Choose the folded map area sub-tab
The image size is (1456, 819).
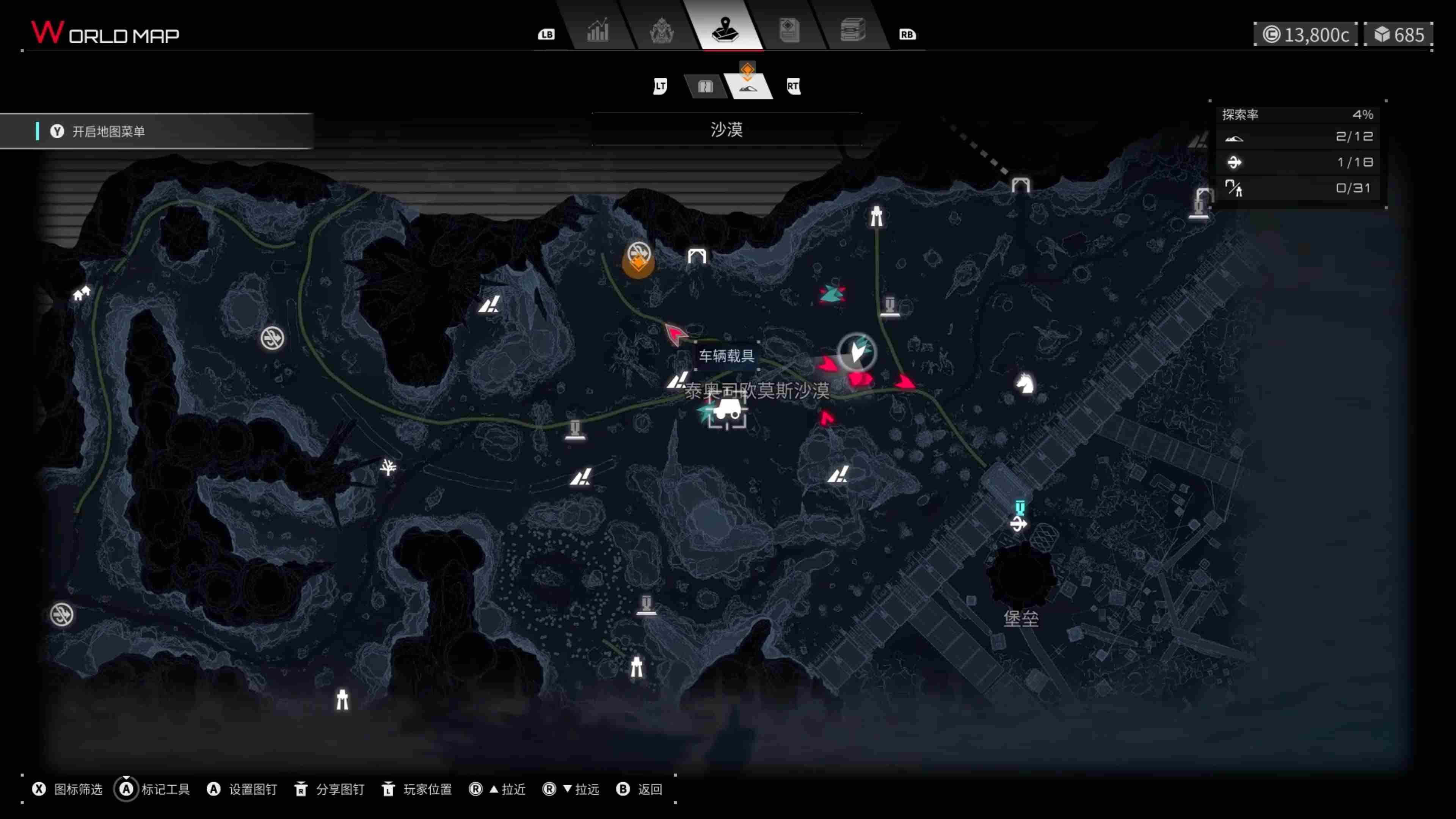click(705, 86)
